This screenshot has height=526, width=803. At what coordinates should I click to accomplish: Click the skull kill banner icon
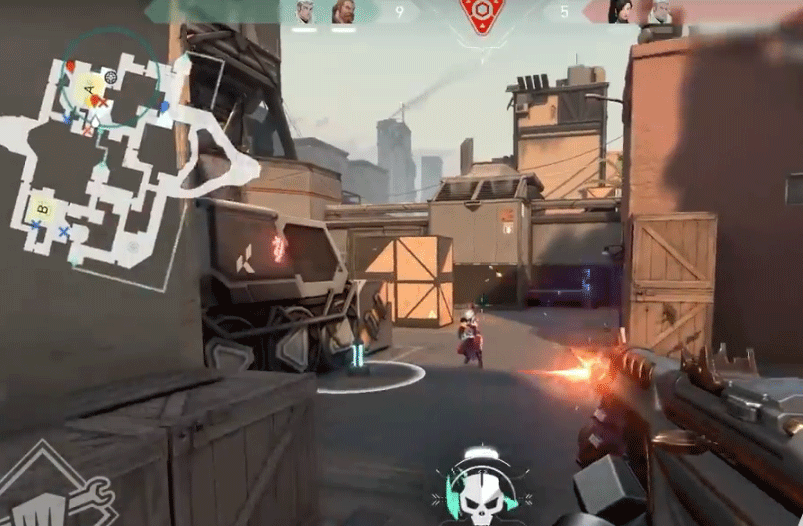coord(481,487)
